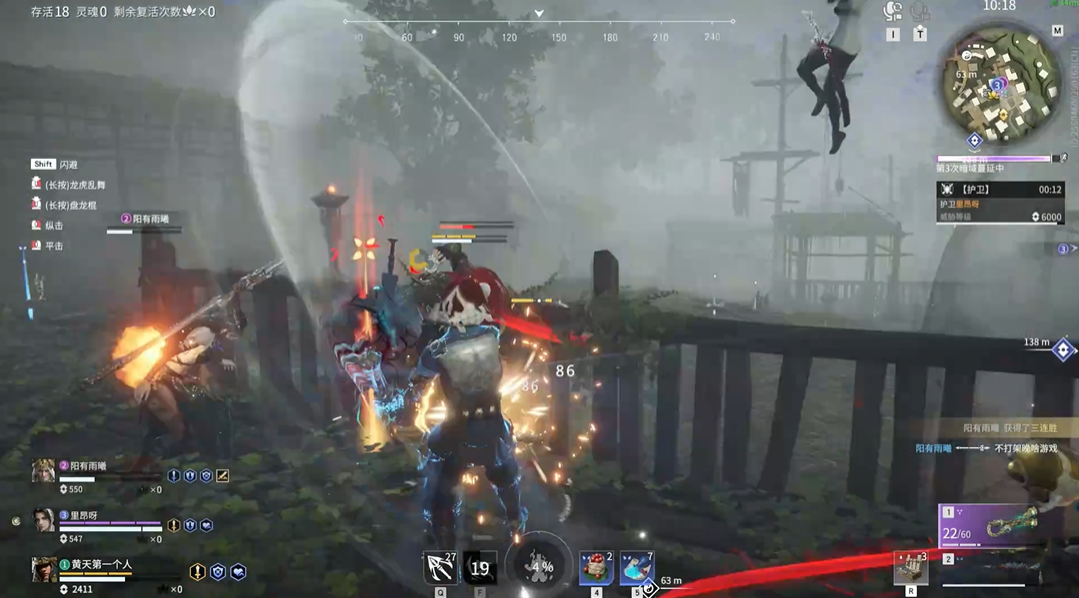The height and width of the screenshot is (598, 1079).
Task: Select the crate item slot with count 3
Action: point(911,568)
